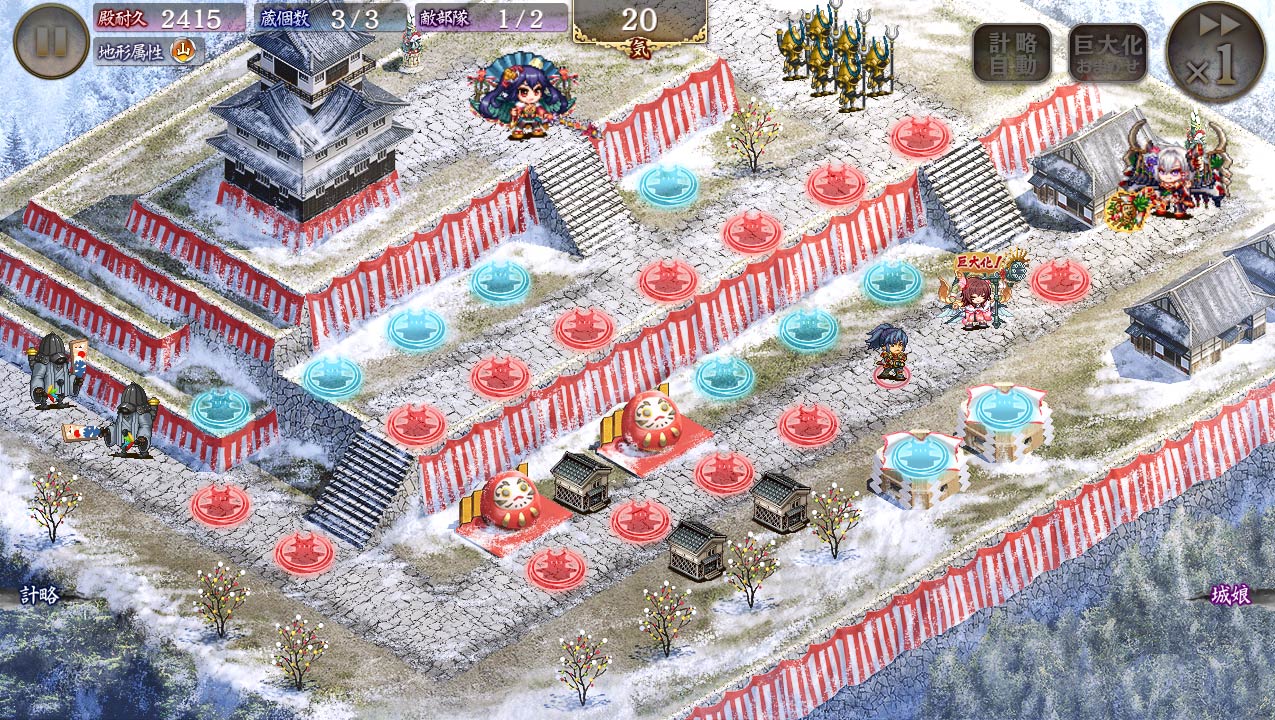
Task: Change game speed with the ×1 fast-forward button
Action: click(1215, 52)
